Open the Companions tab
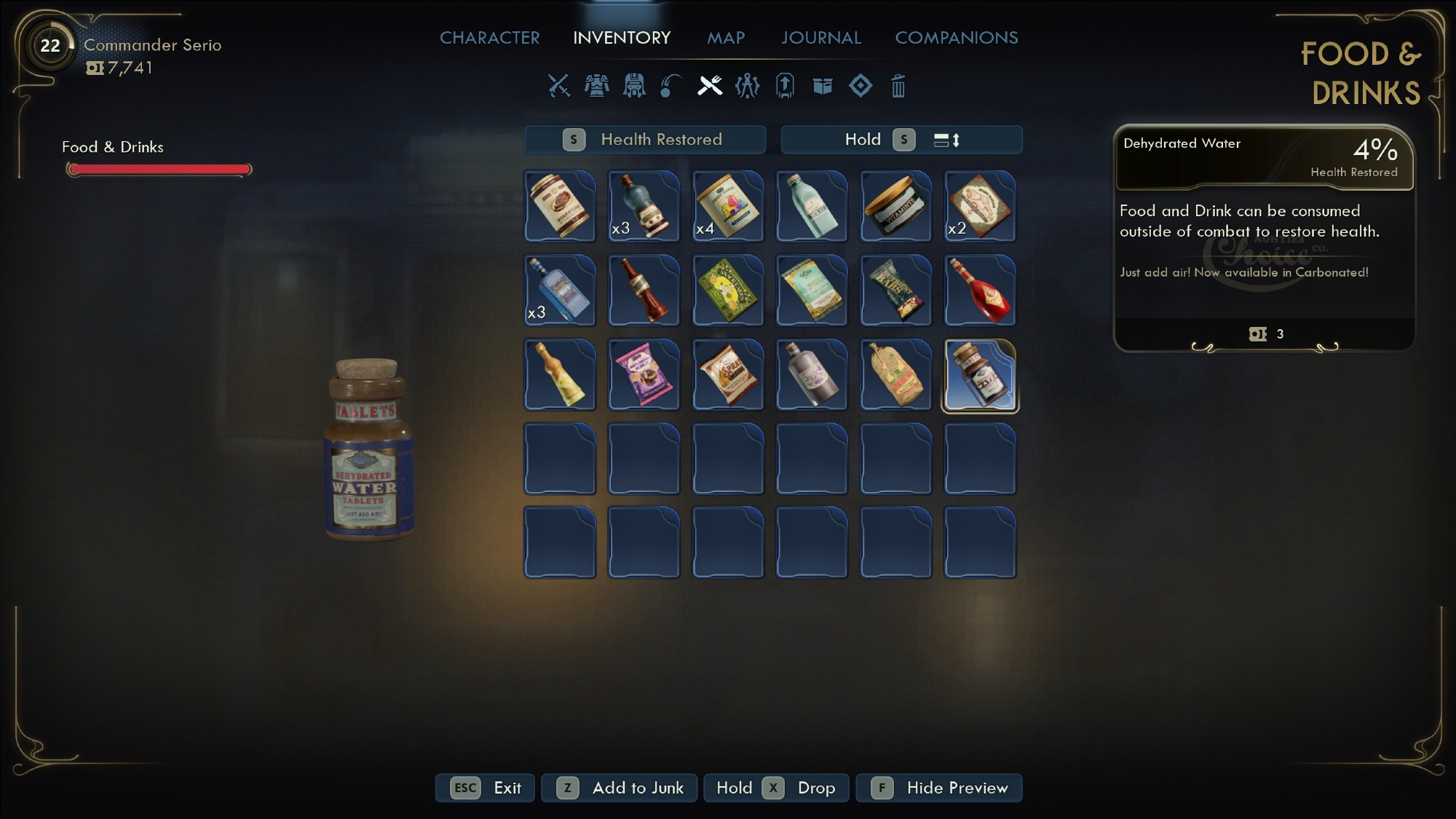Image resolution: width=1456 pixels, height=819 pixels. pyautogui.click(x=956, y=38)
